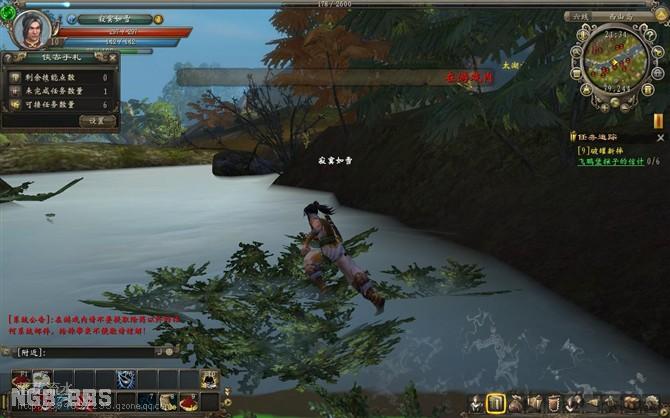Activate the blue swirl skill in the hotbar
670x418 pixels.
(124, 378)
